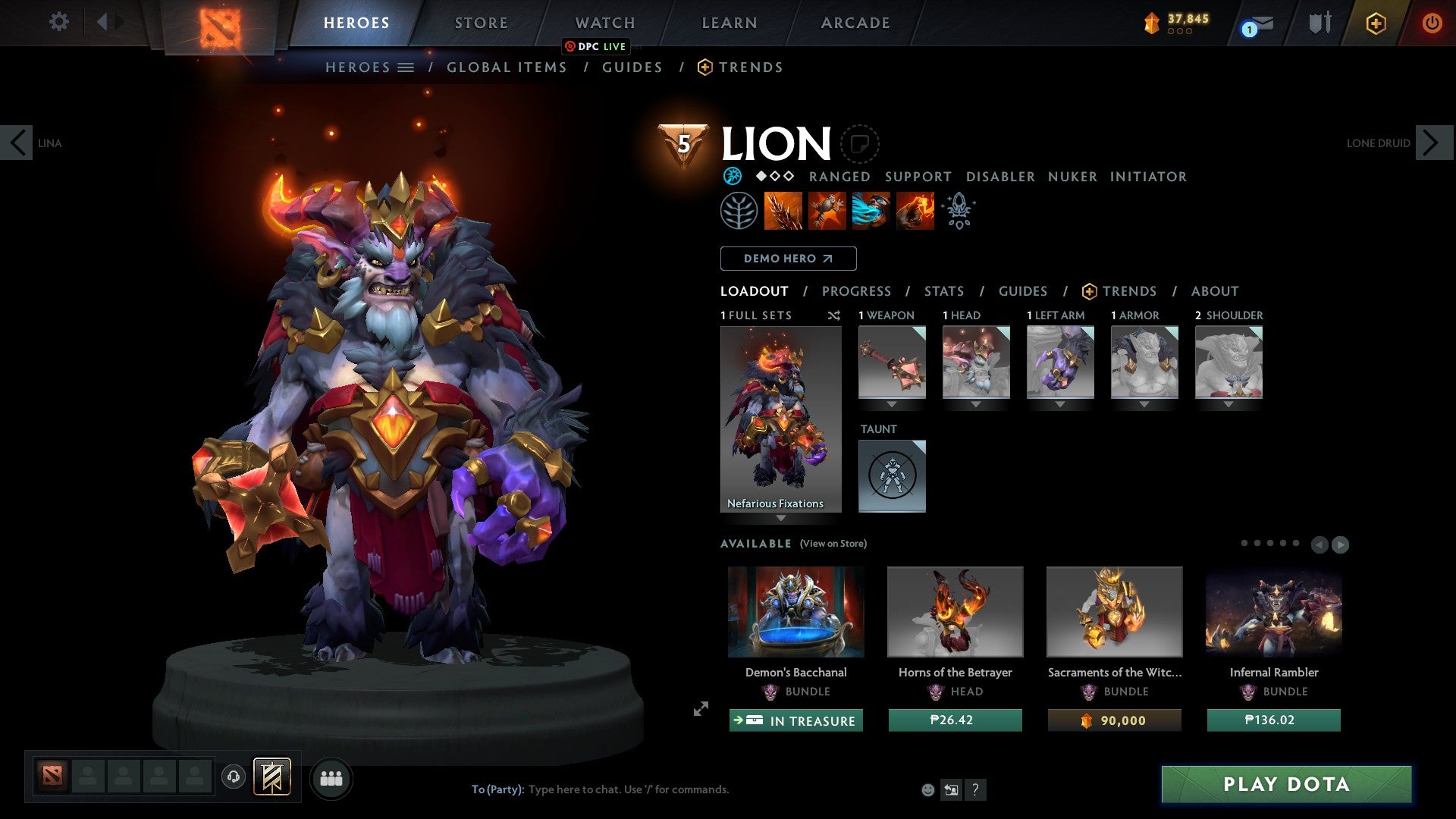Click the Dota Plus hexagon icon
The image size is (1456, 819).
click(1375, 24)
